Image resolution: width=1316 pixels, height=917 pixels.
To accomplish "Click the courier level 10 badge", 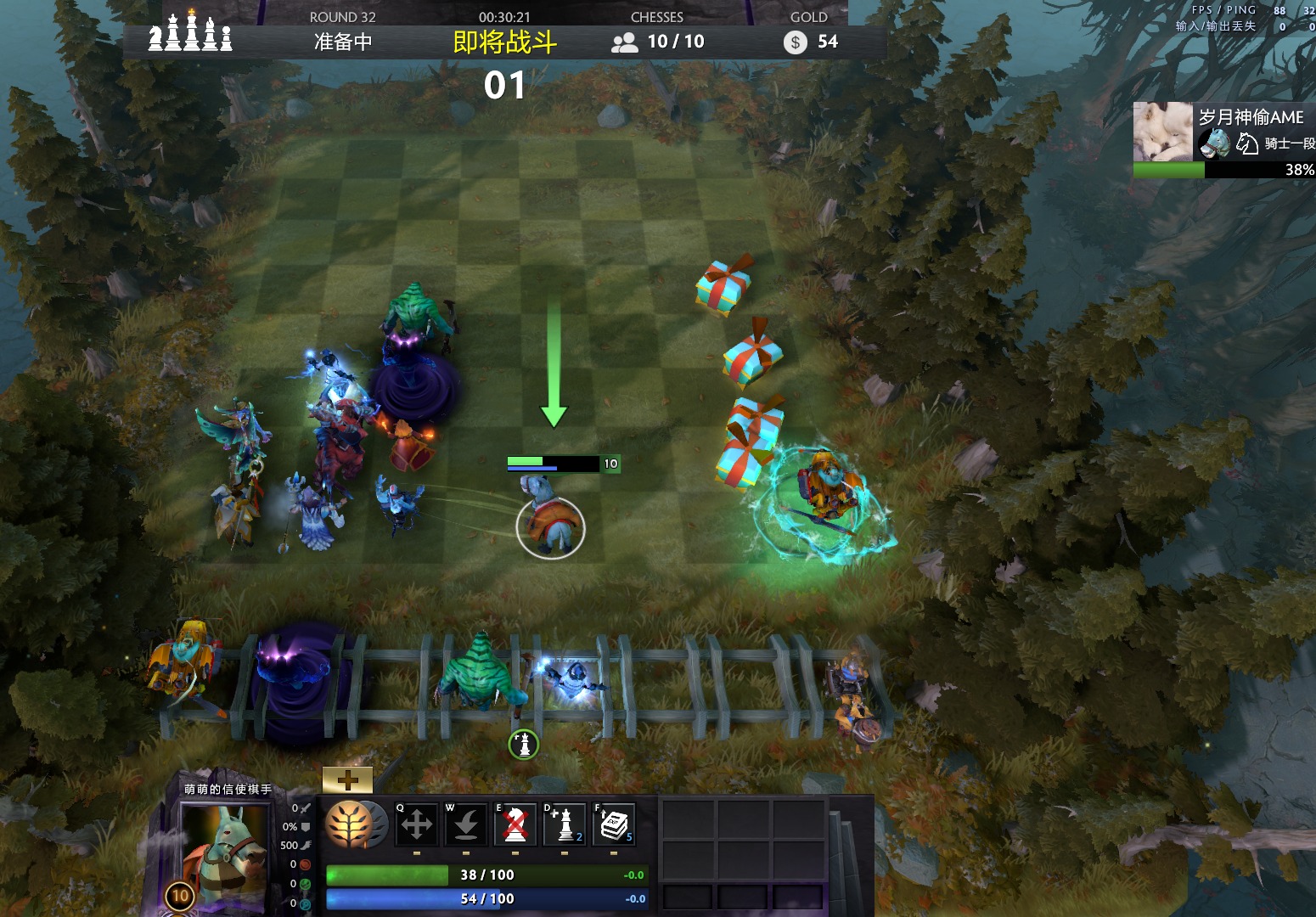I will coord(180,895).
